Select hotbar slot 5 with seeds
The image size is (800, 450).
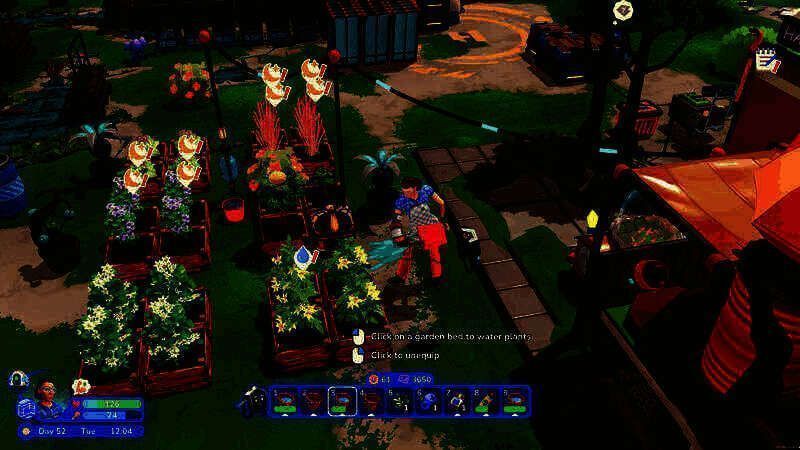(x=400, y=401)
